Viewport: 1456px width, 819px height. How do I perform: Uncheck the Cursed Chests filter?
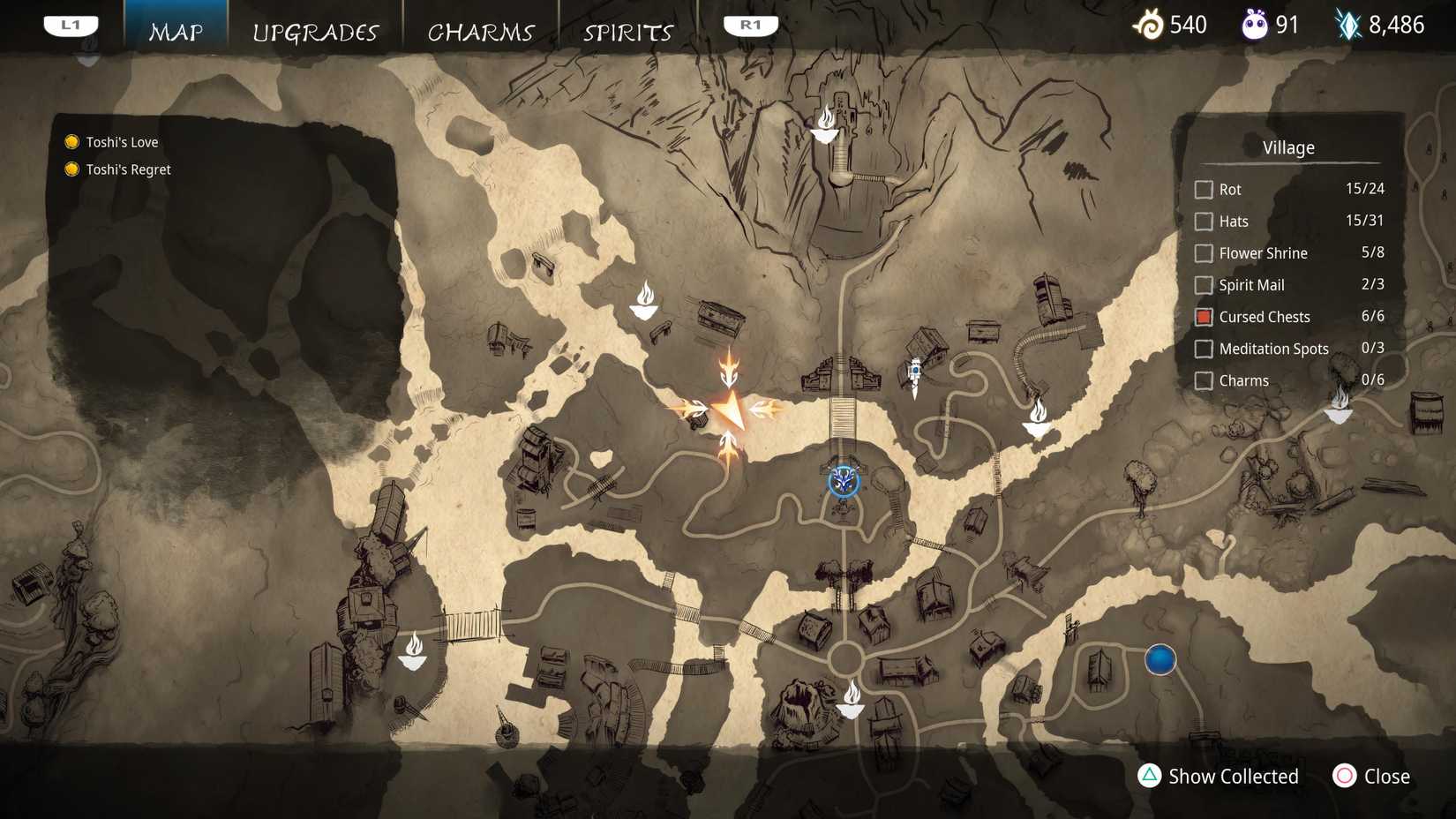[1204, 316]
